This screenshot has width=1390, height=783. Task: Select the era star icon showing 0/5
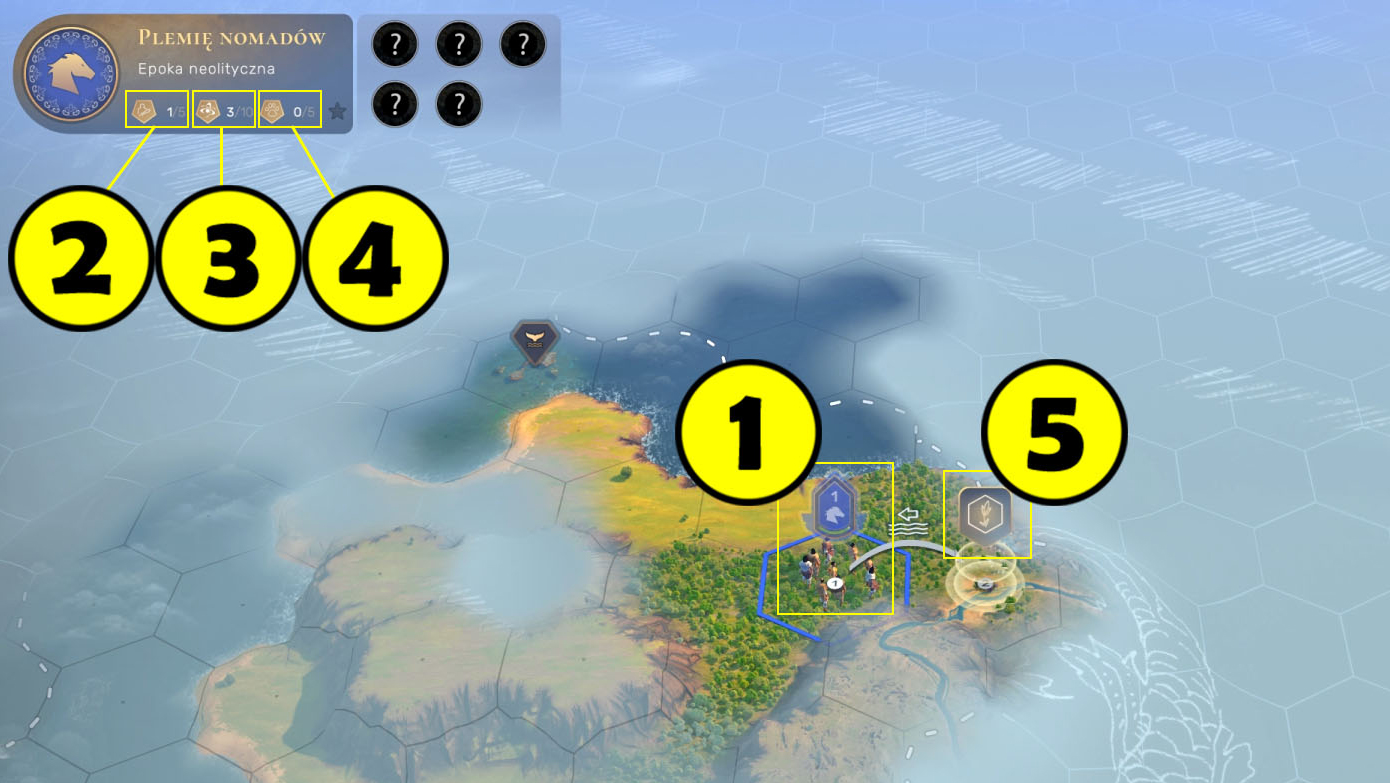273,111
